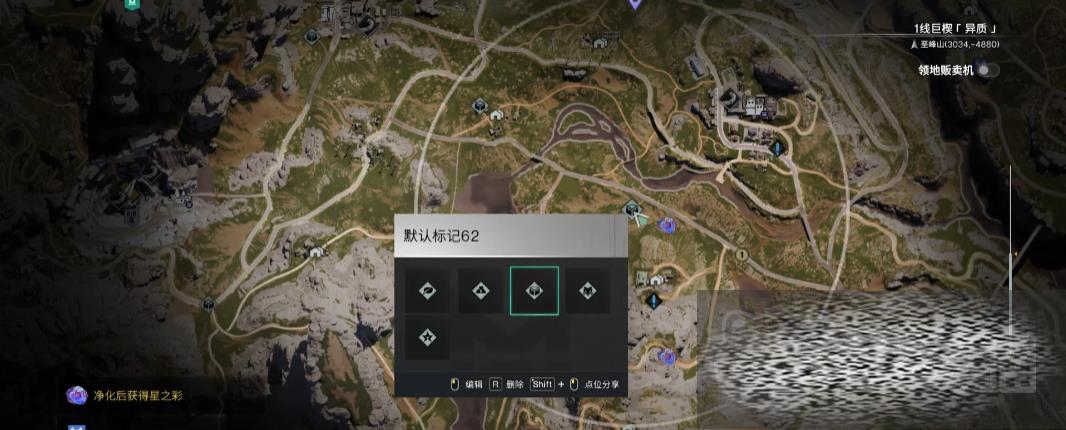The image size is (1066, 430).
Task: Select the beast head marker icon
Action: pyautogui.click(x=587, y=291)
